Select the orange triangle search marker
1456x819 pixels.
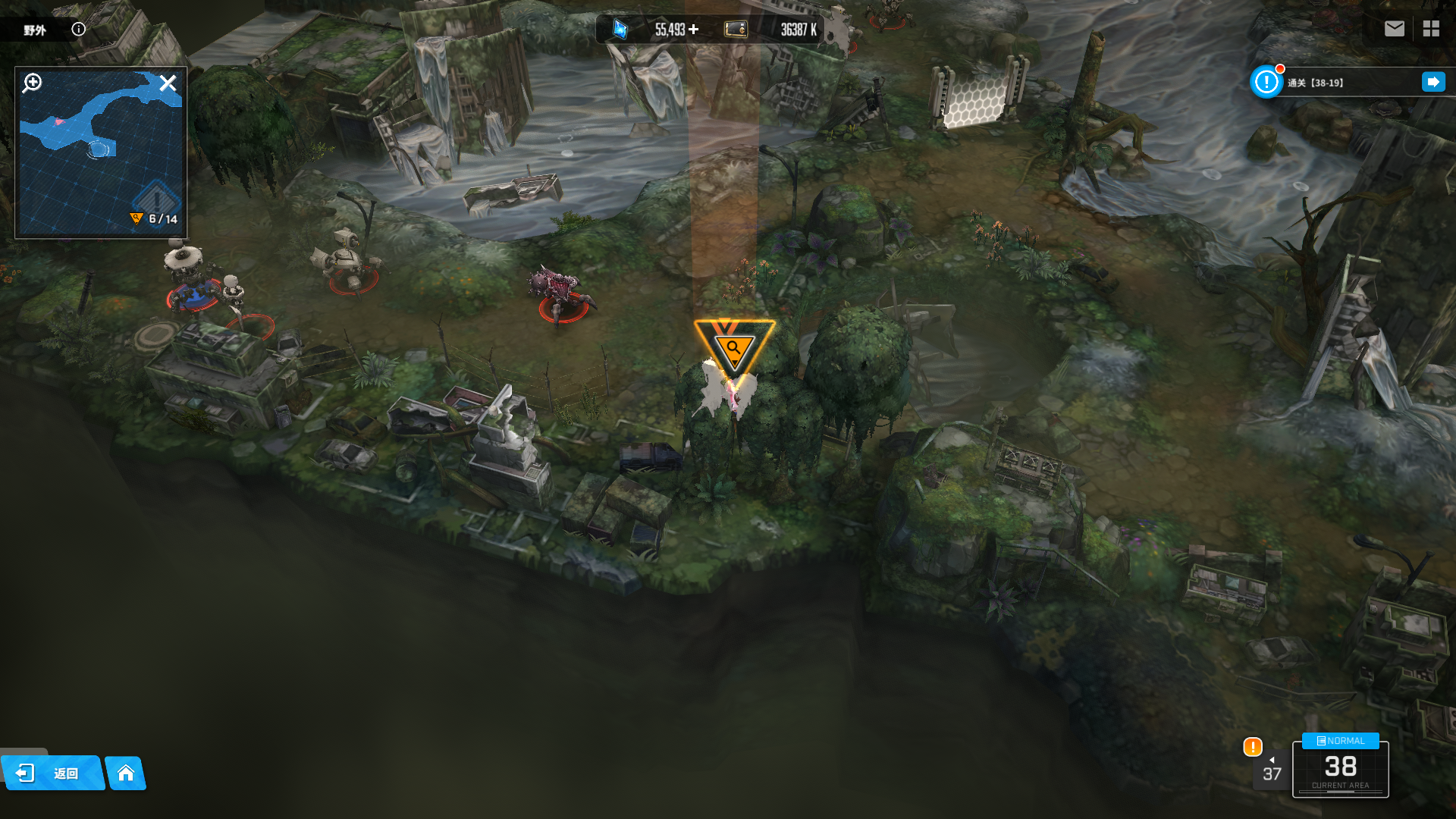click(x=733, y=347)
